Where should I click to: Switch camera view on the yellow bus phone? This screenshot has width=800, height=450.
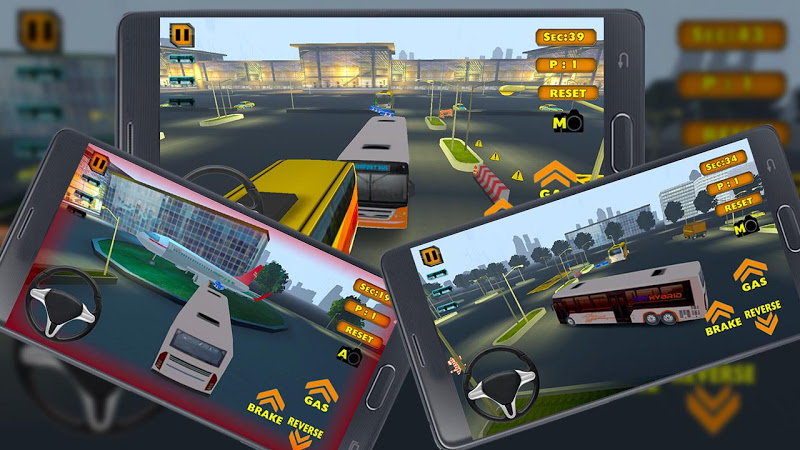click(x=566, y=123)
